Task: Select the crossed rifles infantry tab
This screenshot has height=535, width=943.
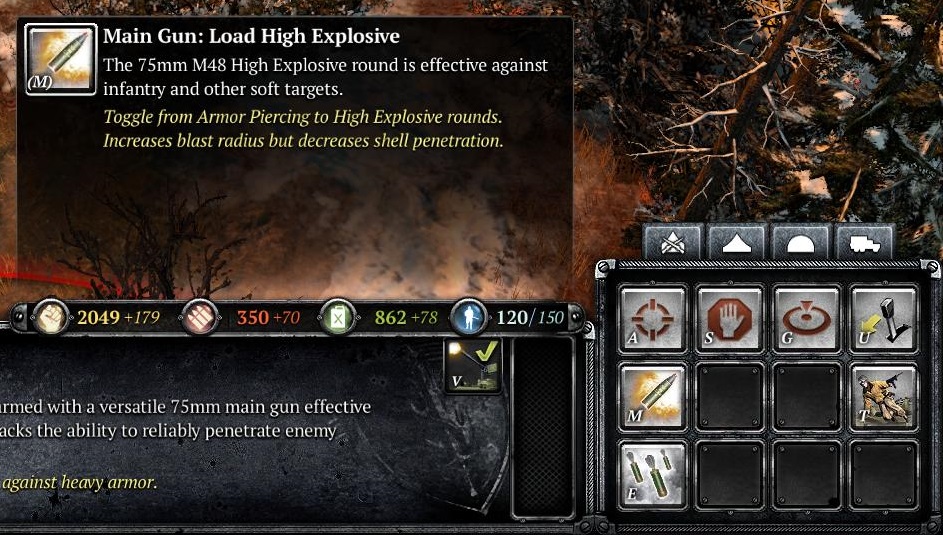Action: [x=673, y=243]
